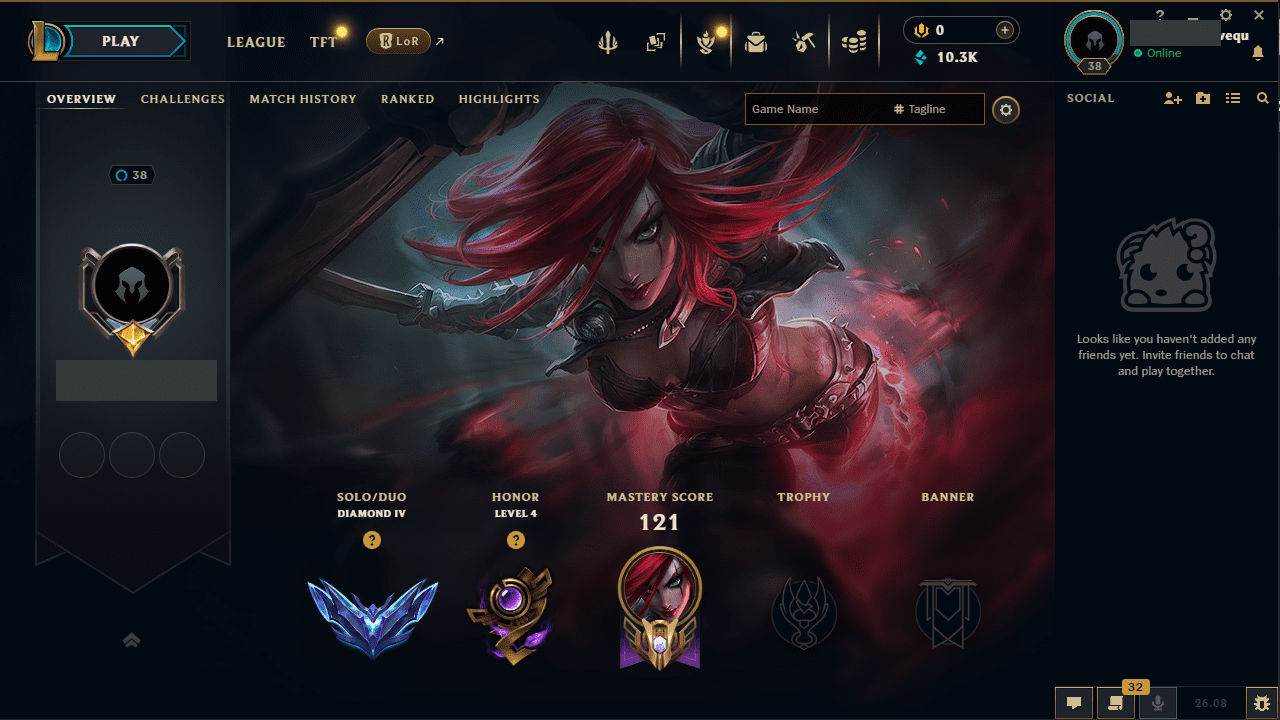Search friends with the magnifier icon

click(1262, 98)
